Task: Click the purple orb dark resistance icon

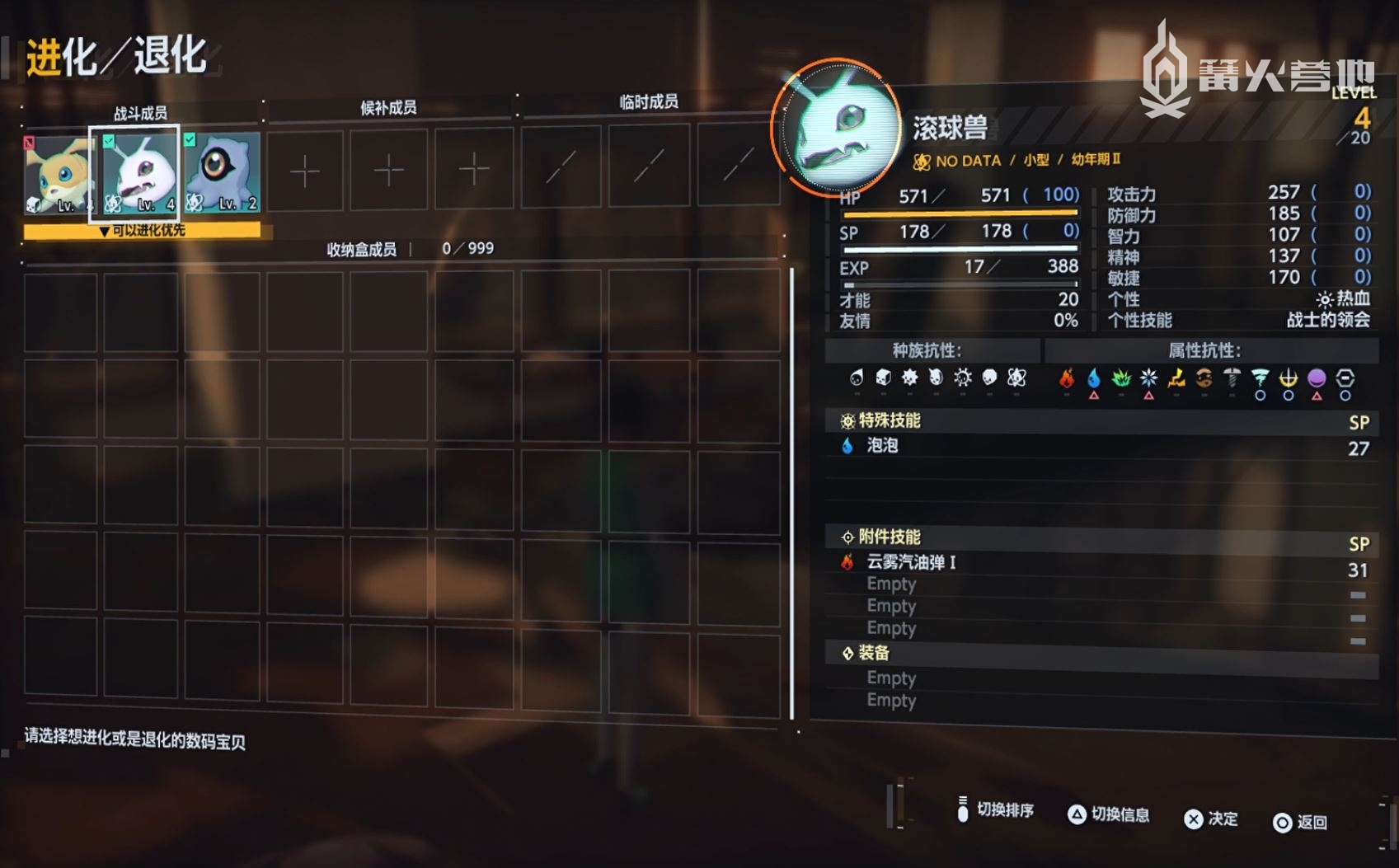Action: [1317, 378]
